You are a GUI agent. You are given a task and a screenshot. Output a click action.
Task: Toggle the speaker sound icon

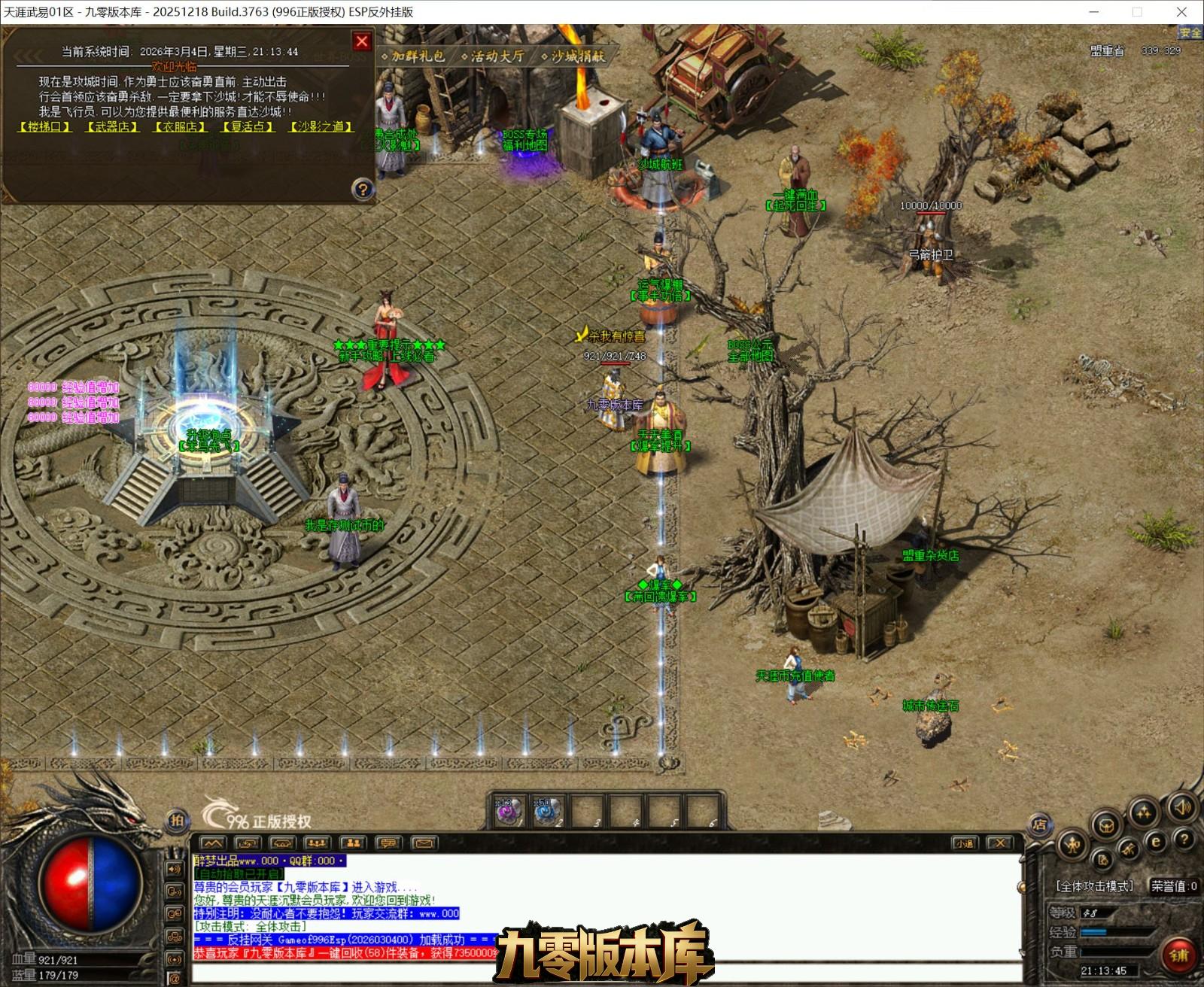click(1182, 808)
